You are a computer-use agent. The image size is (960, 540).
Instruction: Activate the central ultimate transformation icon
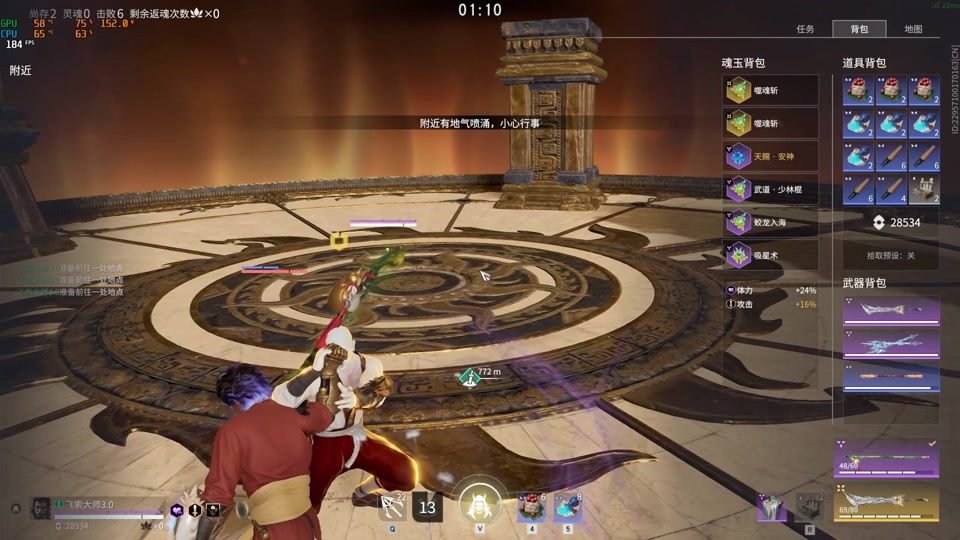coord(480,505)
